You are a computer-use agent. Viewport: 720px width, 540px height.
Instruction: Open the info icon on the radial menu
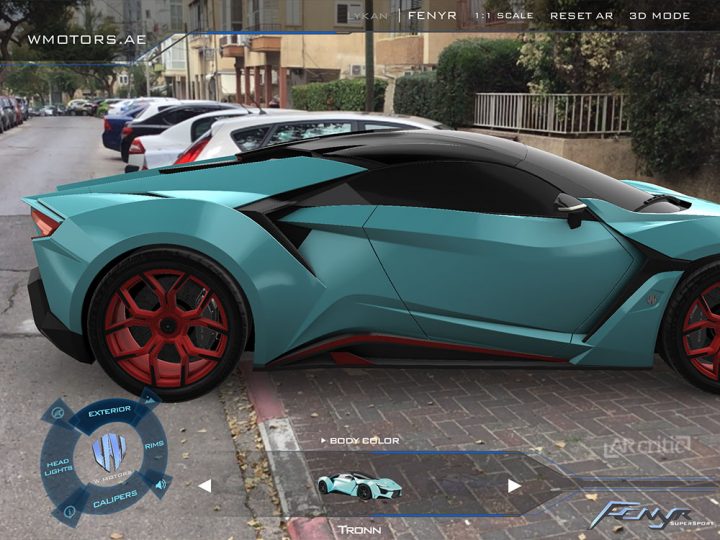point(69,512)
